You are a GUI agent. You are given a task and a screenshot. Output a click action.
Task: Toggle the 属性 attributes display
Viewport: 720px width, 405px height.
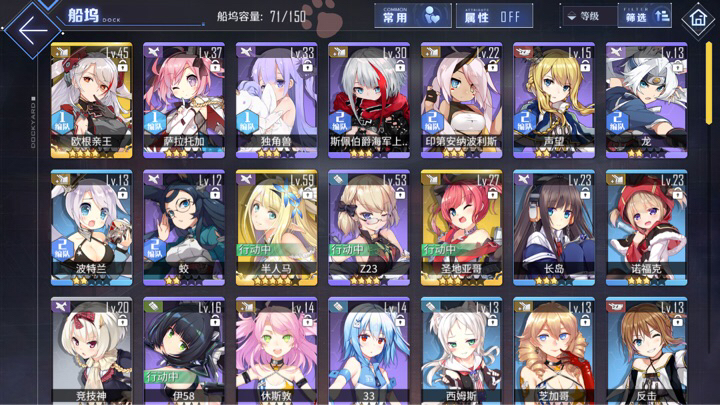[x=494, y=16]
